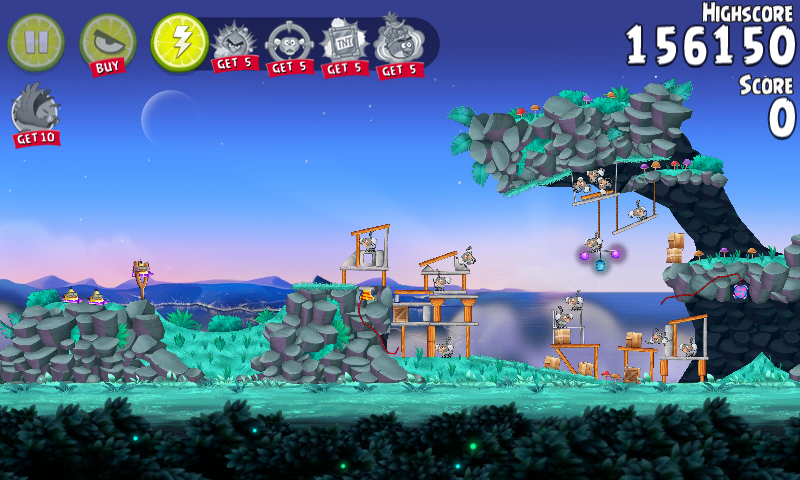Buy the Mighty Eagle eye power
Image resolution: width=800 pixels, height=480 pixels.
[107, 44]
